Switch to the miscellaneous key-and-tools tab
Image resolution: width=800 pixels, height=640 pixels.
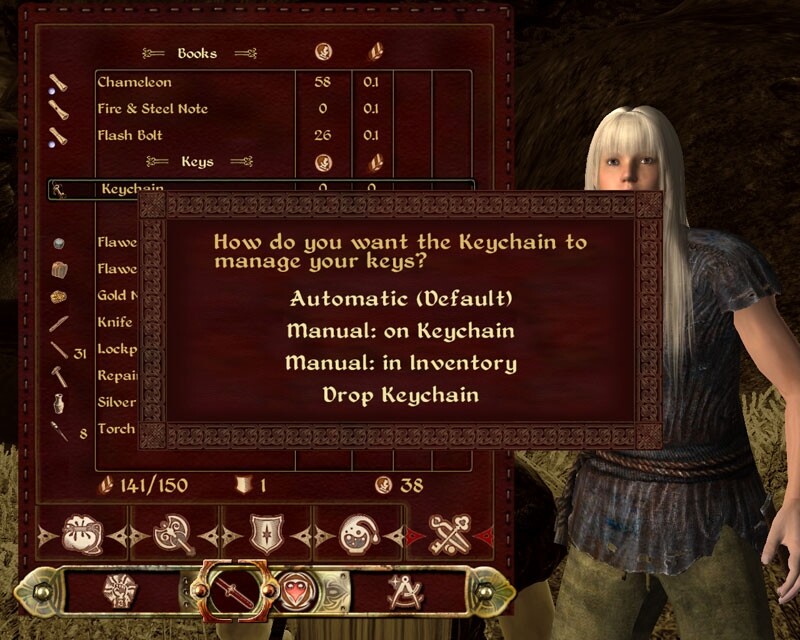[x=450, y=533]
